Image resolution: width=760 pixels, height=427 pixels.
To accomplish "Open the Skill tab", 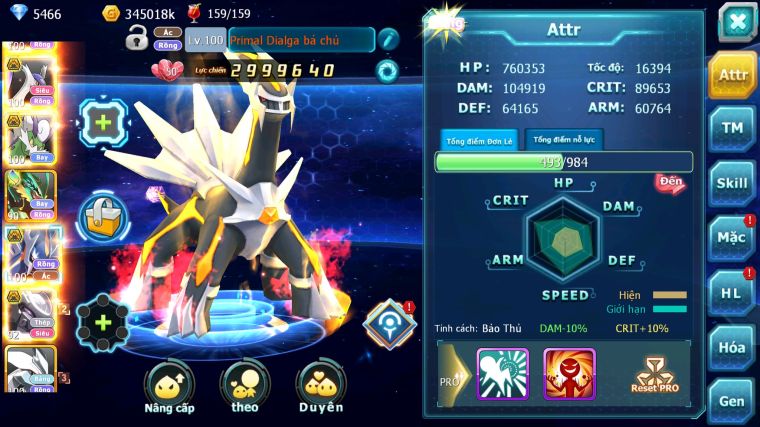I will tap(733, 183).
